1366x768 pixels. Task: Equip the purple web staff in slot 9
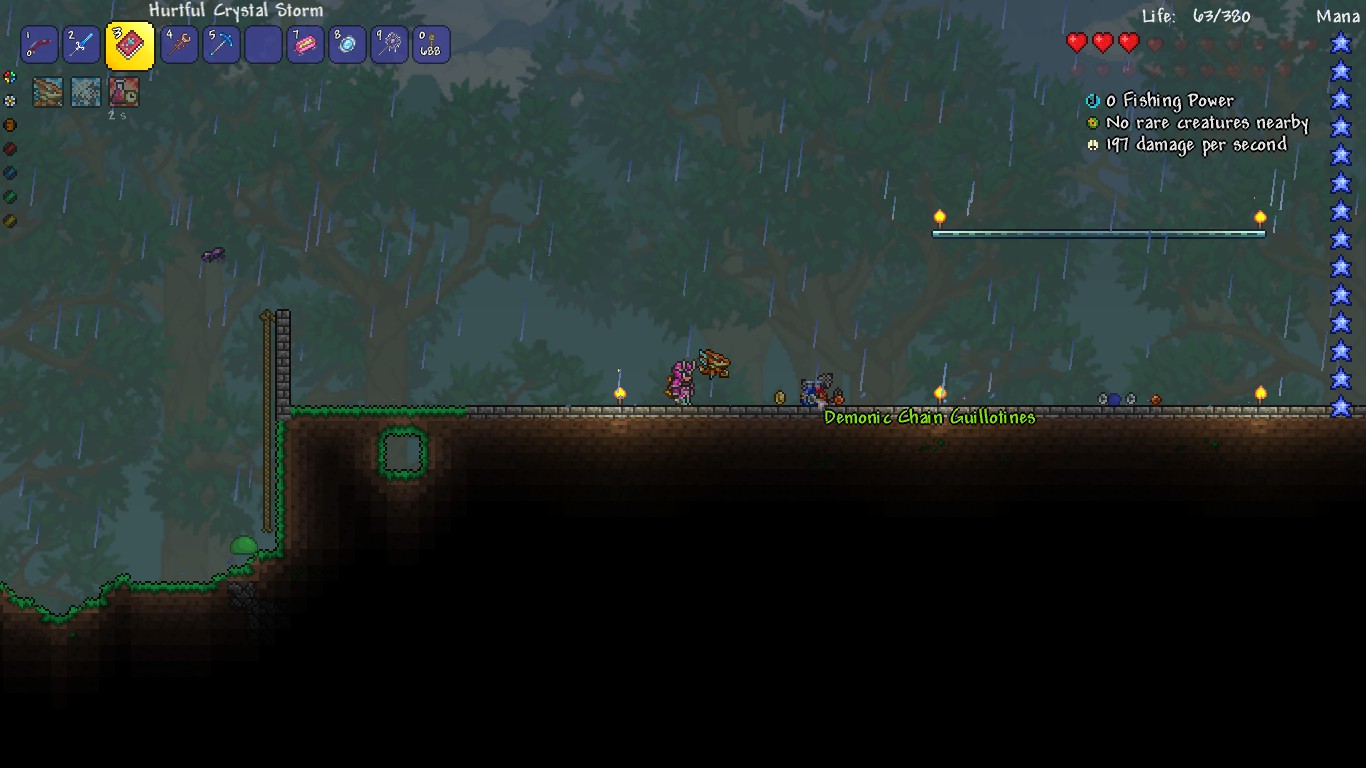(389, 45)
